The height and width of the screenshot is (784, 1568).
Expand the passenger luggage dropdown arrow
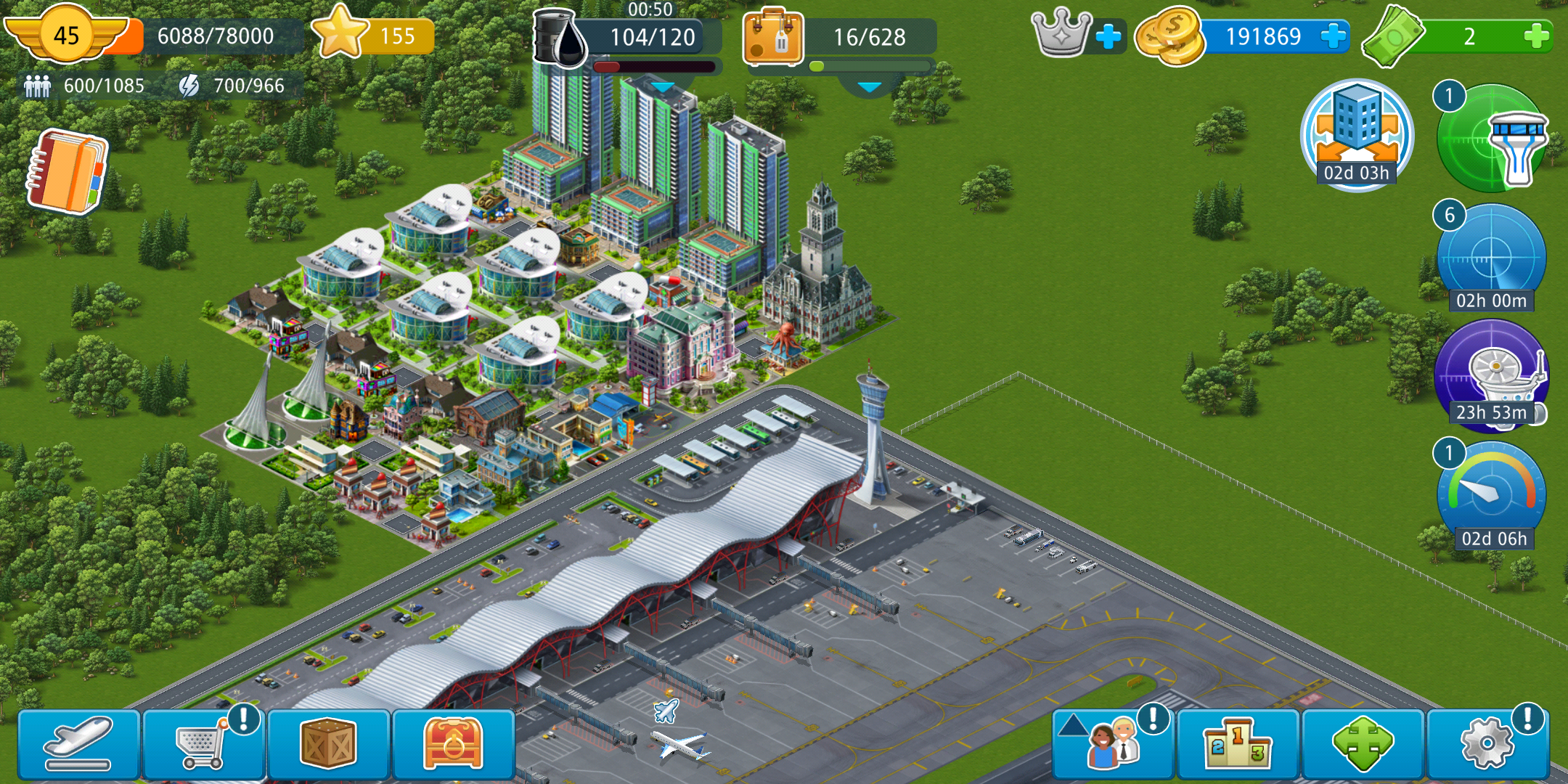point(869,87)
